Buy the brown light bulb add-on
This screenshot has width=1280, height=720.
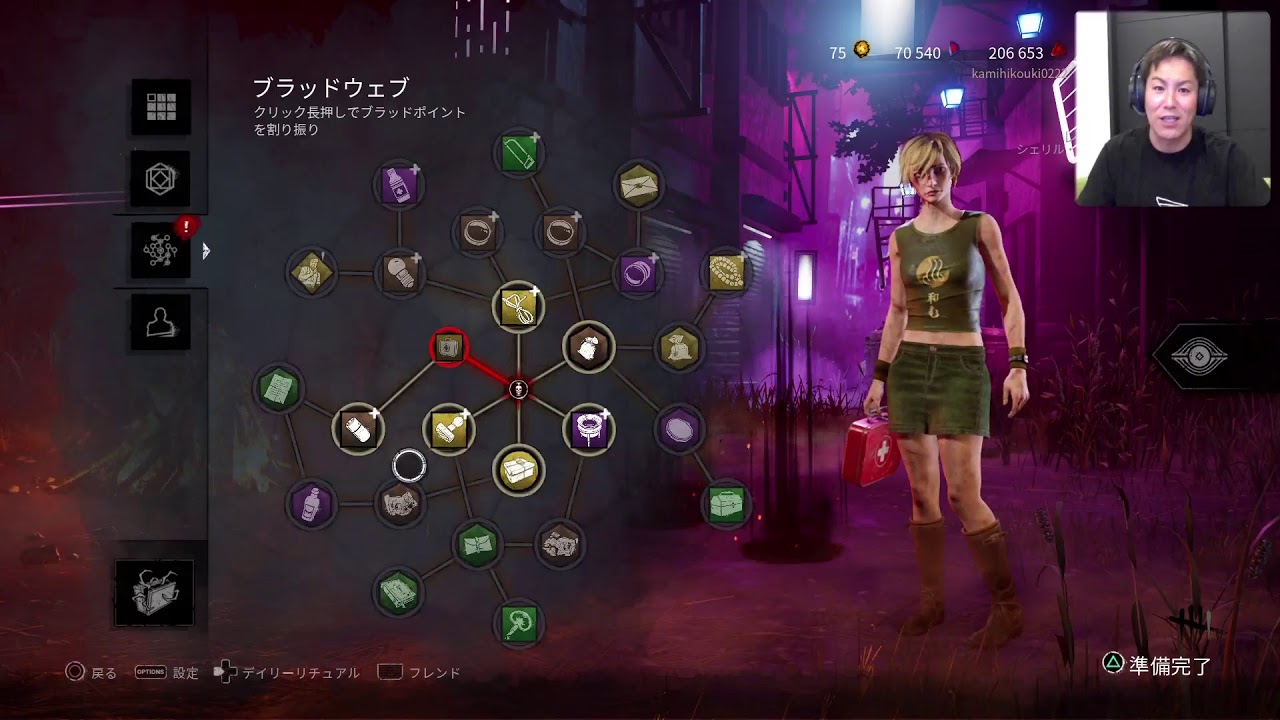click(399, 272)
